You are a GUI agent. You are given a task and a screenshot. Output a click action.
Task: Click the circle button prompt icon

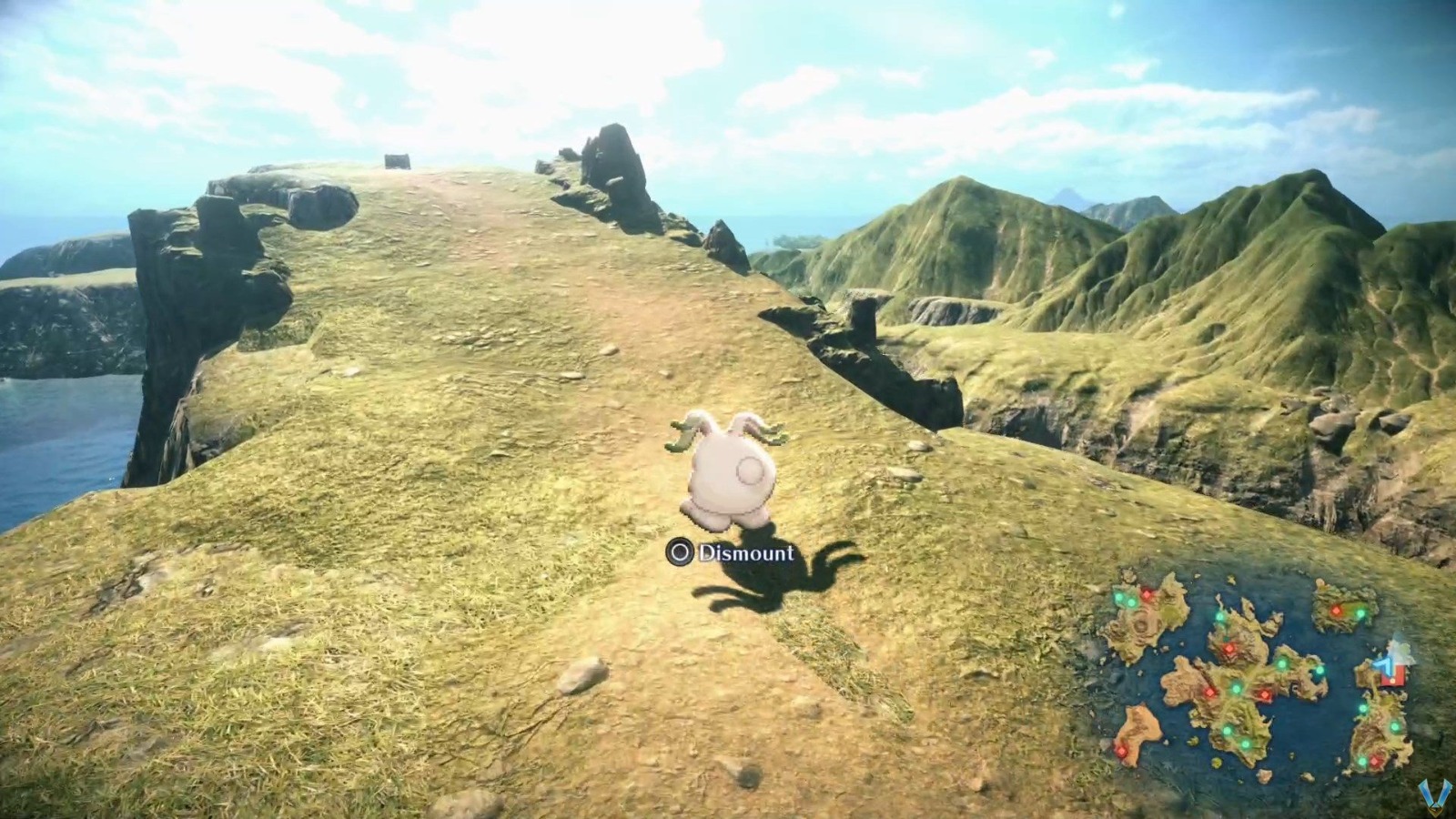(x=679, y=550)
